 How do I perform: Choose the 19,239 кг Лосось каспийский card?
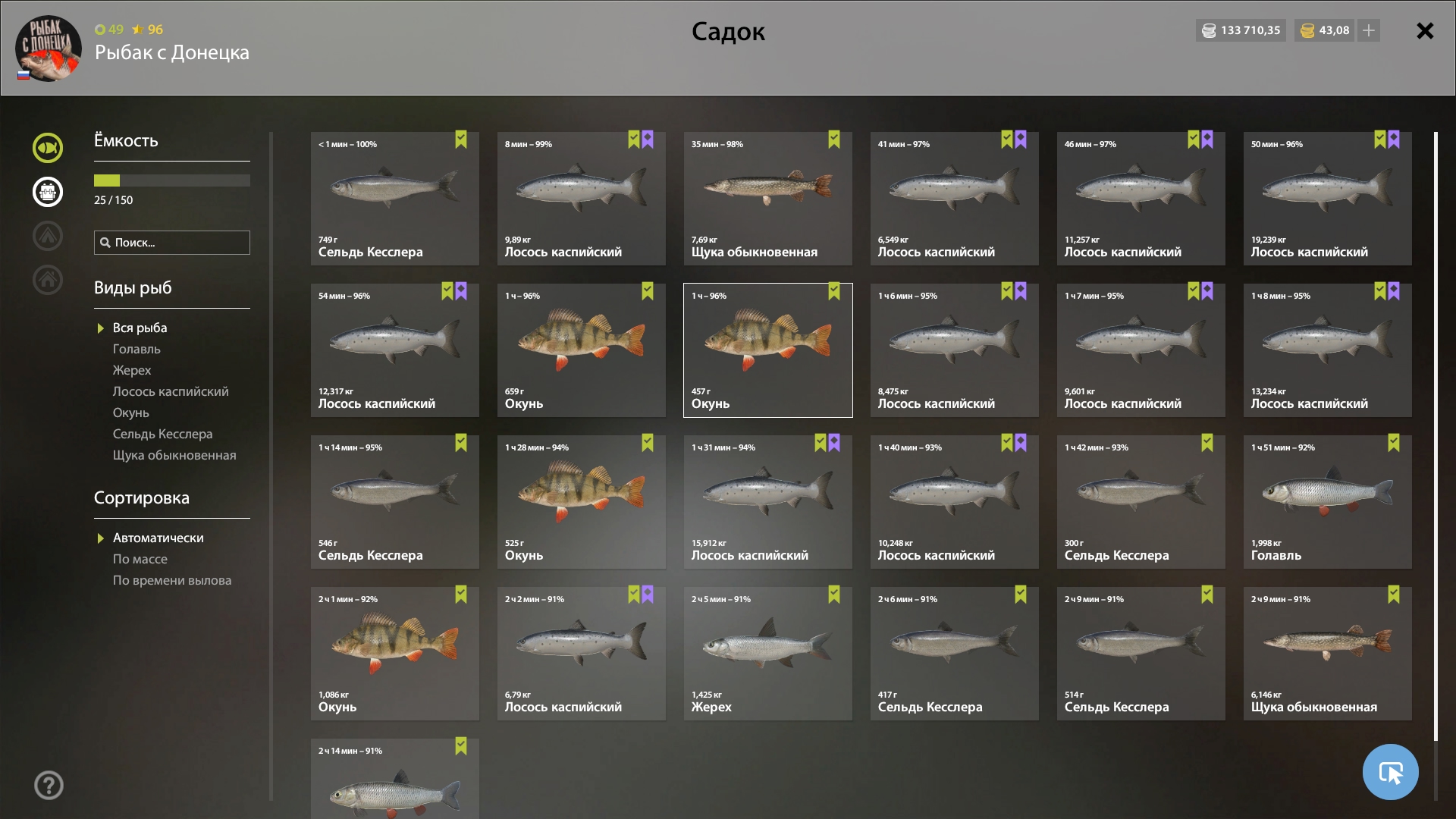tap(1327, 199)
